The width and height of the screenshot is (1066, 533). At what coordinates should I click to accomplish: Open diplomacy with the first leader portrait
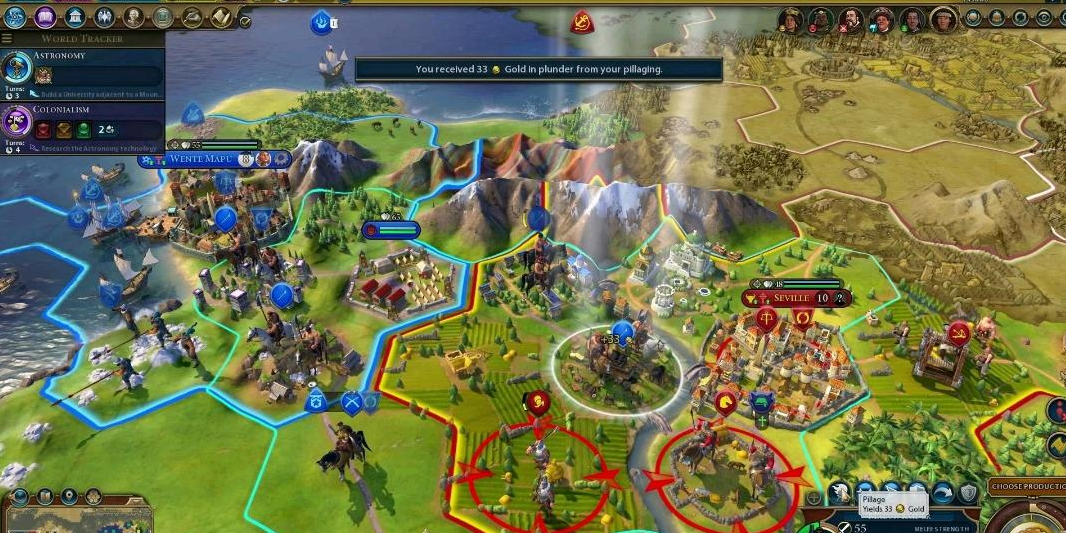click(x=791, y=18)
